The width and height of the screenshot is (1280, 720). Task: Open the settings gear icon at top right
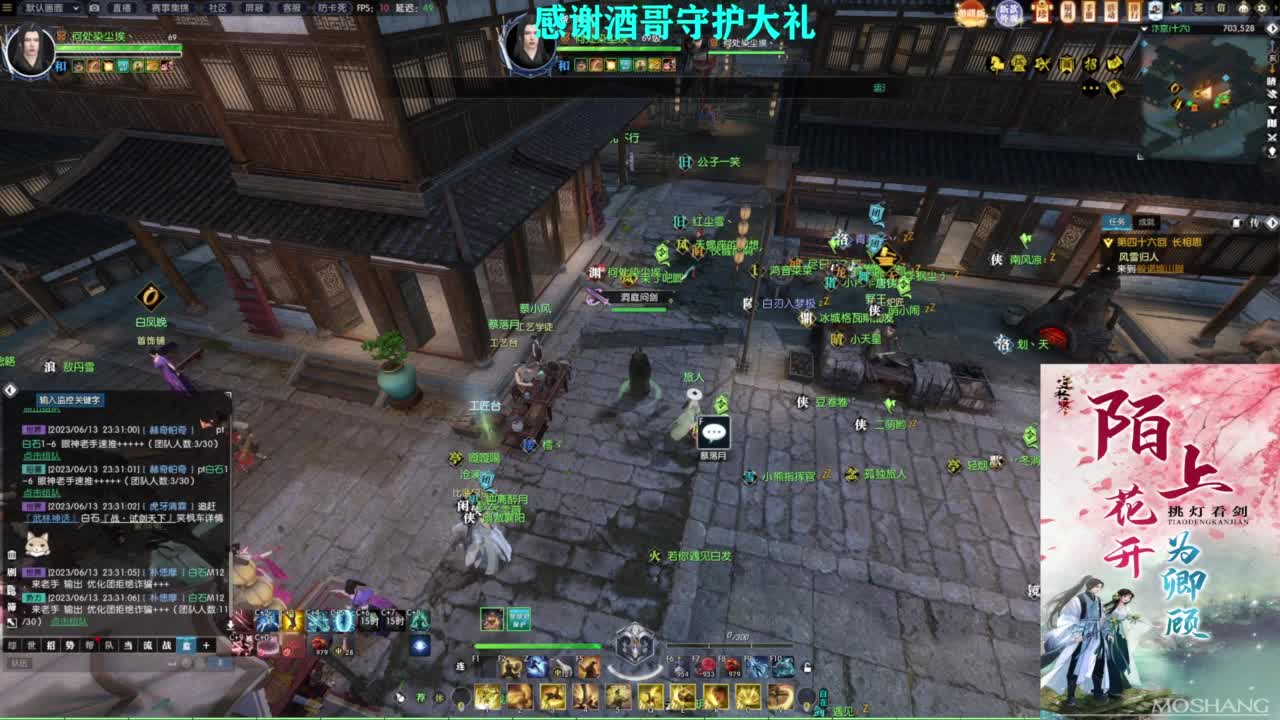(x=1263, y=7)
